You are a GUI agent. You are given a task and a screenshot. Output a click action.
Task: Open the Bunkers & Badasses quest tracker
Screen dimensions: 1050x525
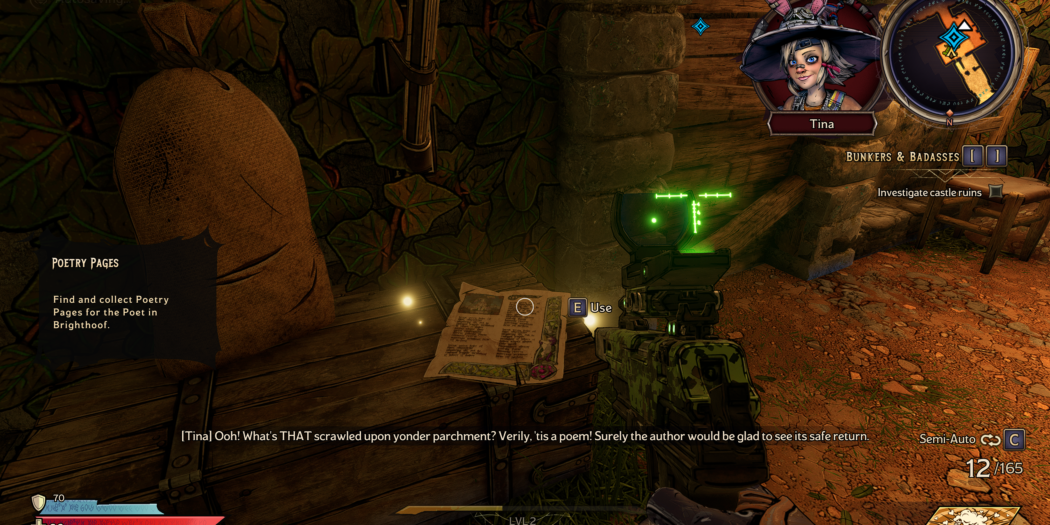[x=902, y=157]
